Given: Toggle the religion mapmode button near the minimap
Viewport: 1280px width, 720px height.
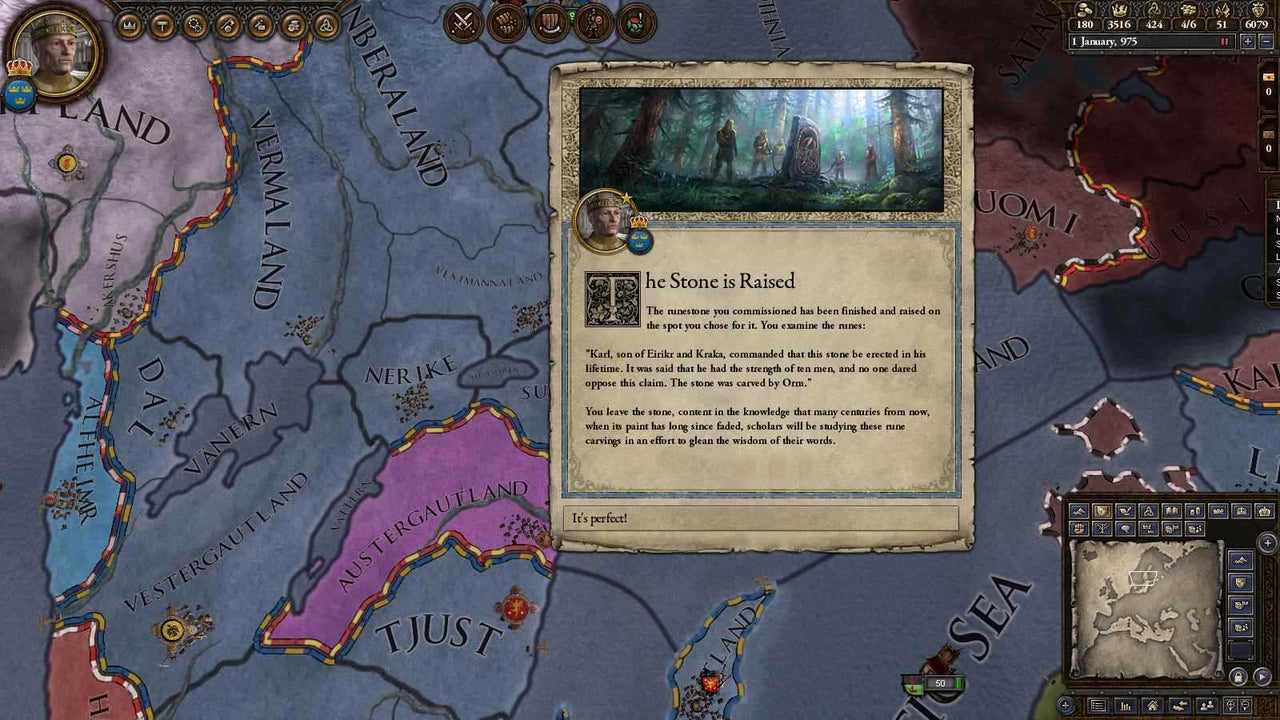Looking at the screenshot, I should coord(1149,511).
